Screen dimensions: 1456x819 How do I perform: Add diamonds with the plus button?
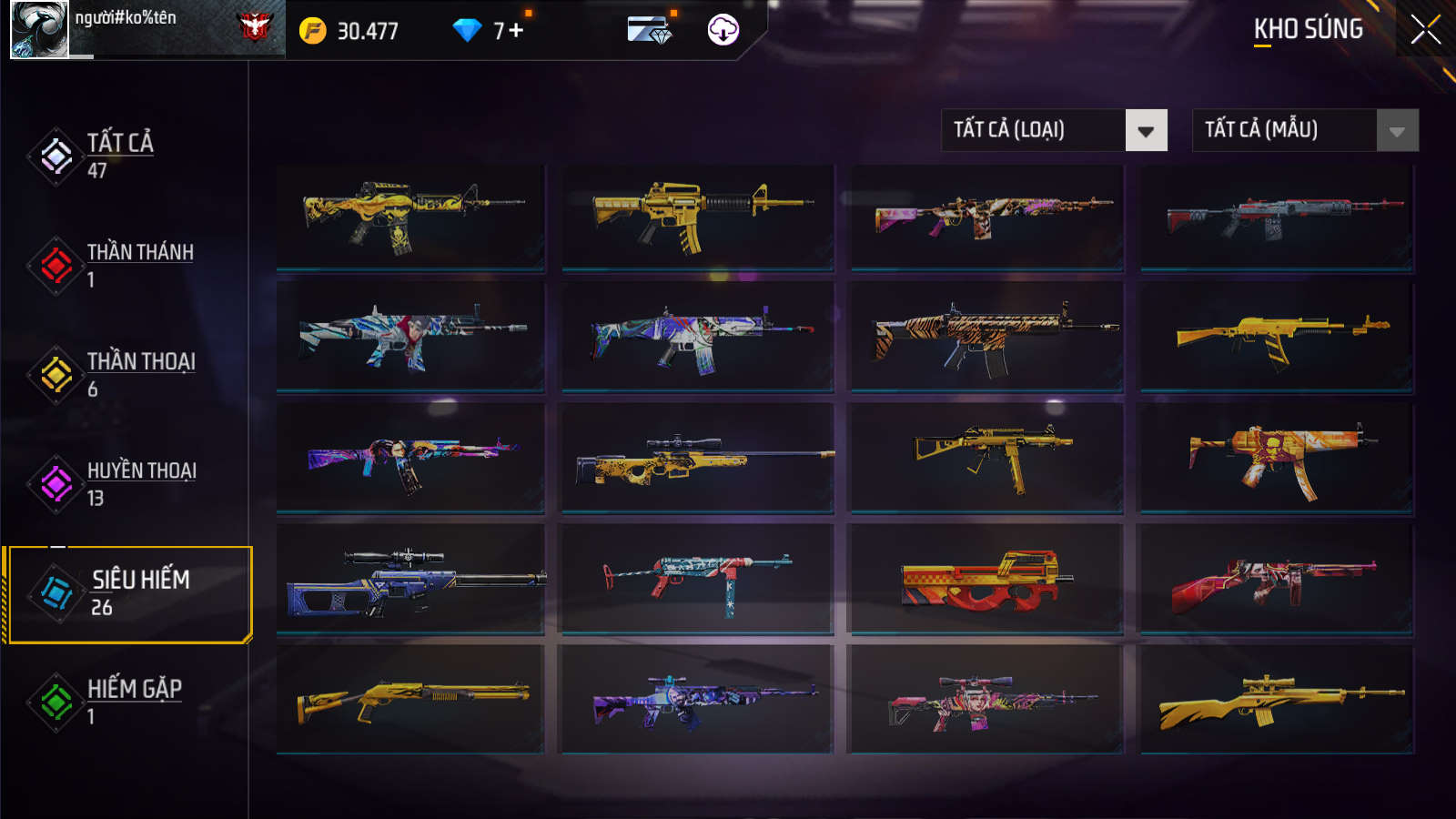click(x=516, y=30)
